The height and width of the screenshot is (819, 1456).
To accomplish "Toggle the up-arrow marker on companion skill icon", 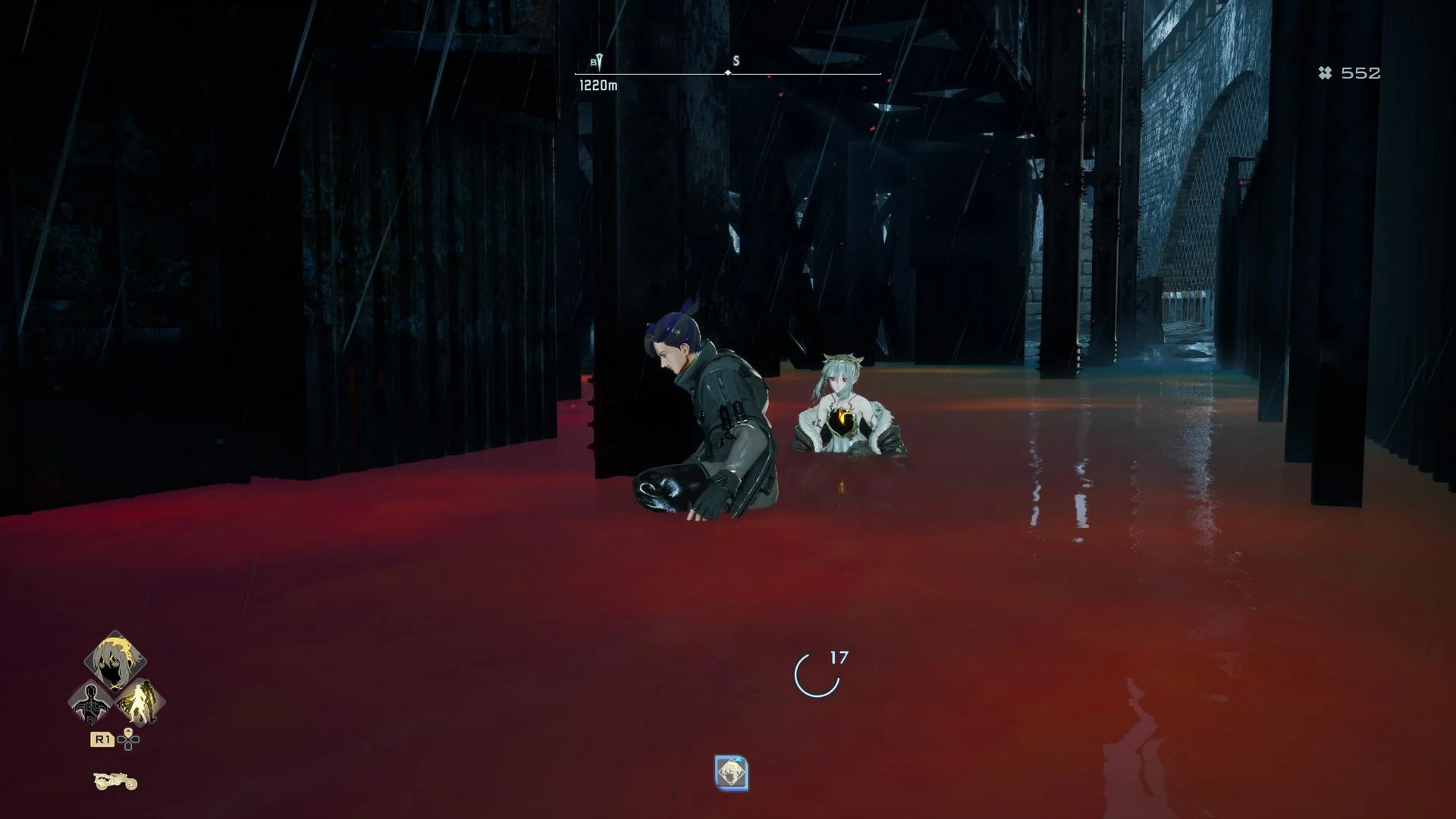I will point(738,758).
